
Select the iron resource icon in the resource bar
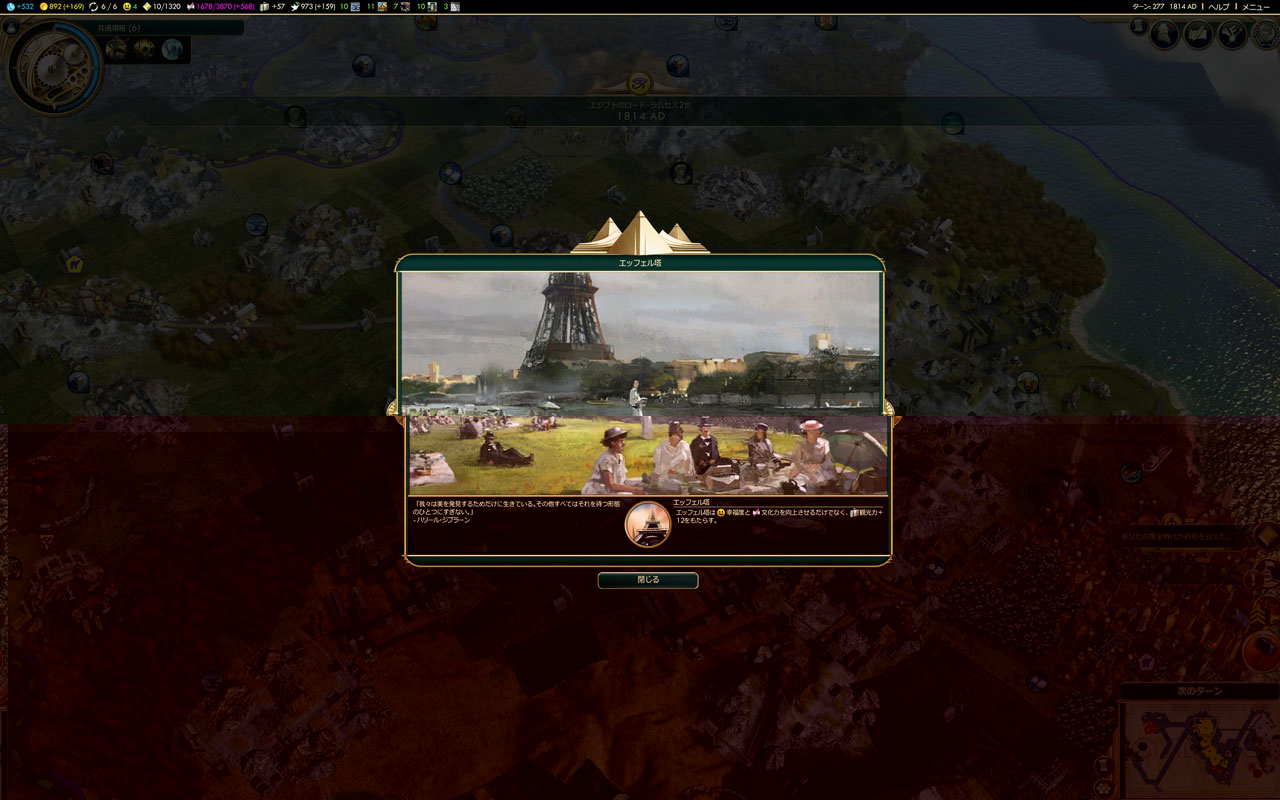coord(356,7)
